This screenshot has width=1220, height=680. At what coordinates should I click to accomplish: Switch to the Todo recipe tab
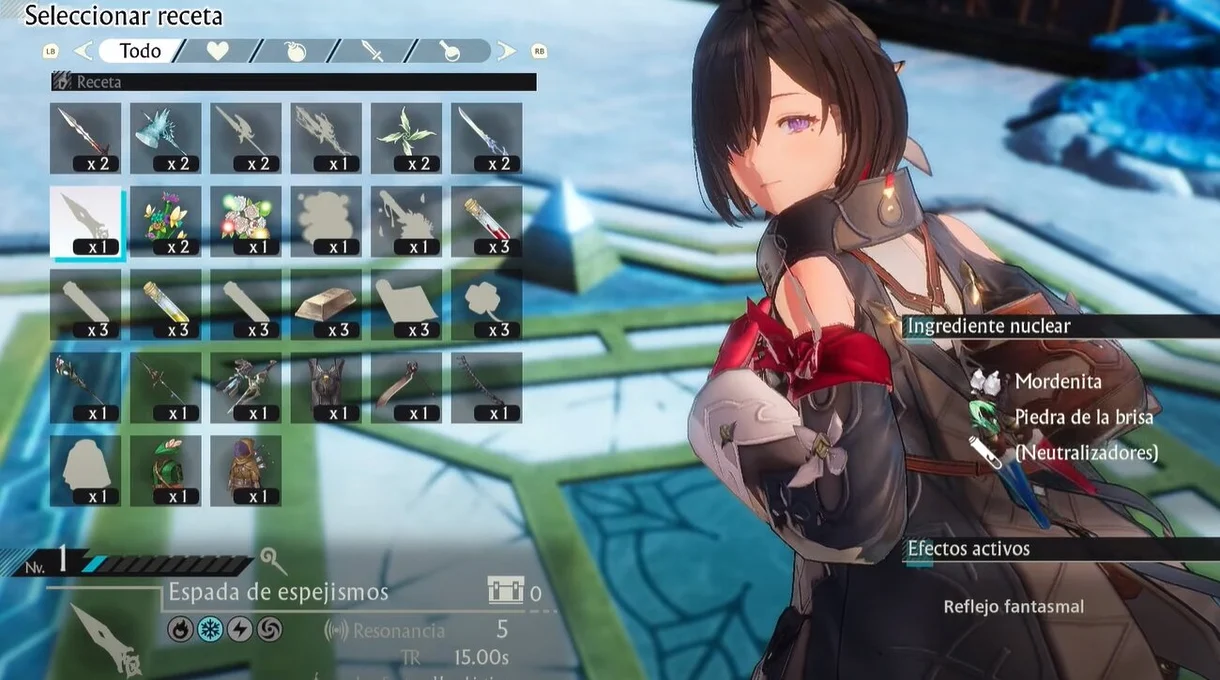click(x=140, y=51)
